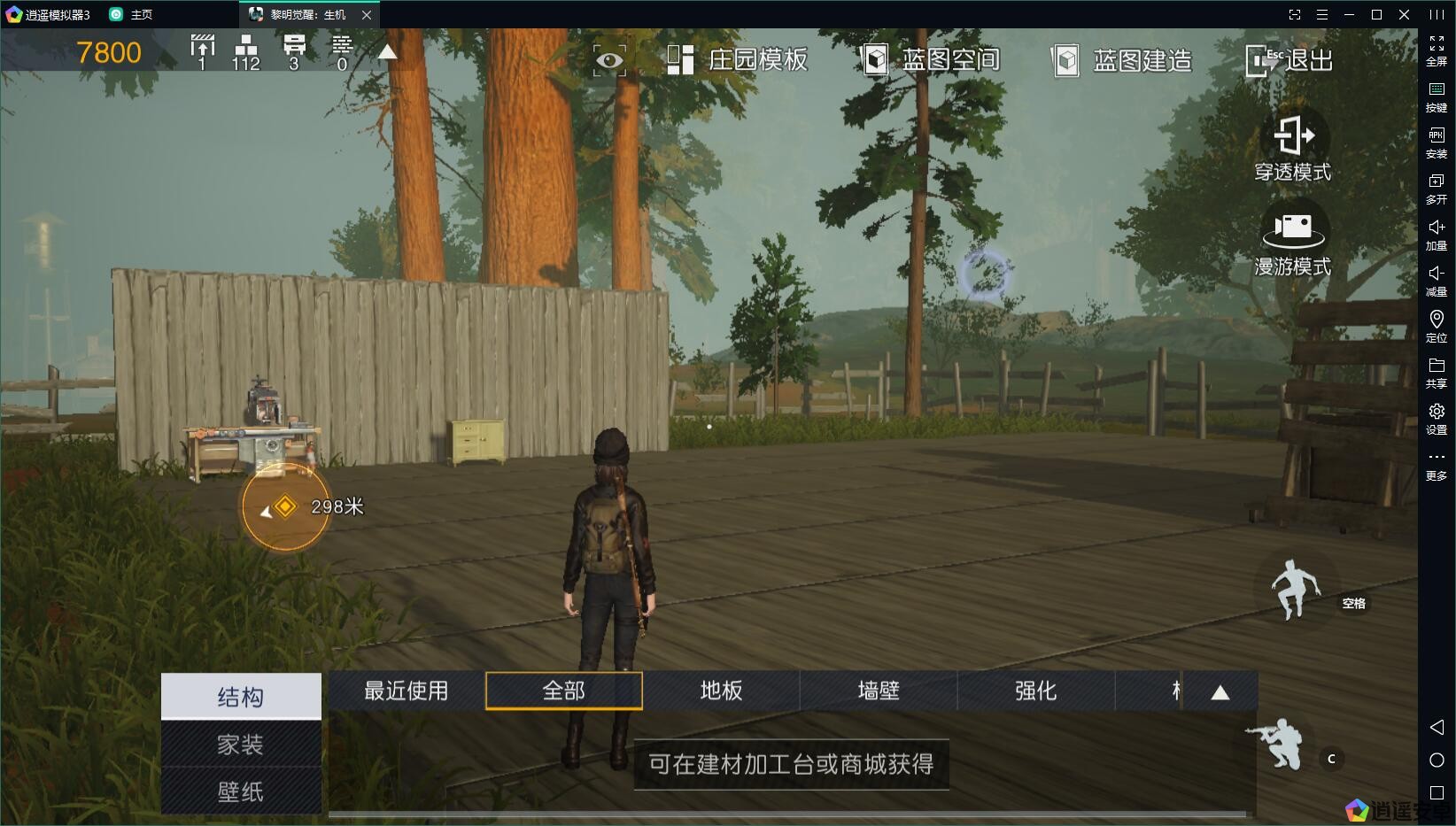Open the 庄园模板 manor template menu

[737, 60]
